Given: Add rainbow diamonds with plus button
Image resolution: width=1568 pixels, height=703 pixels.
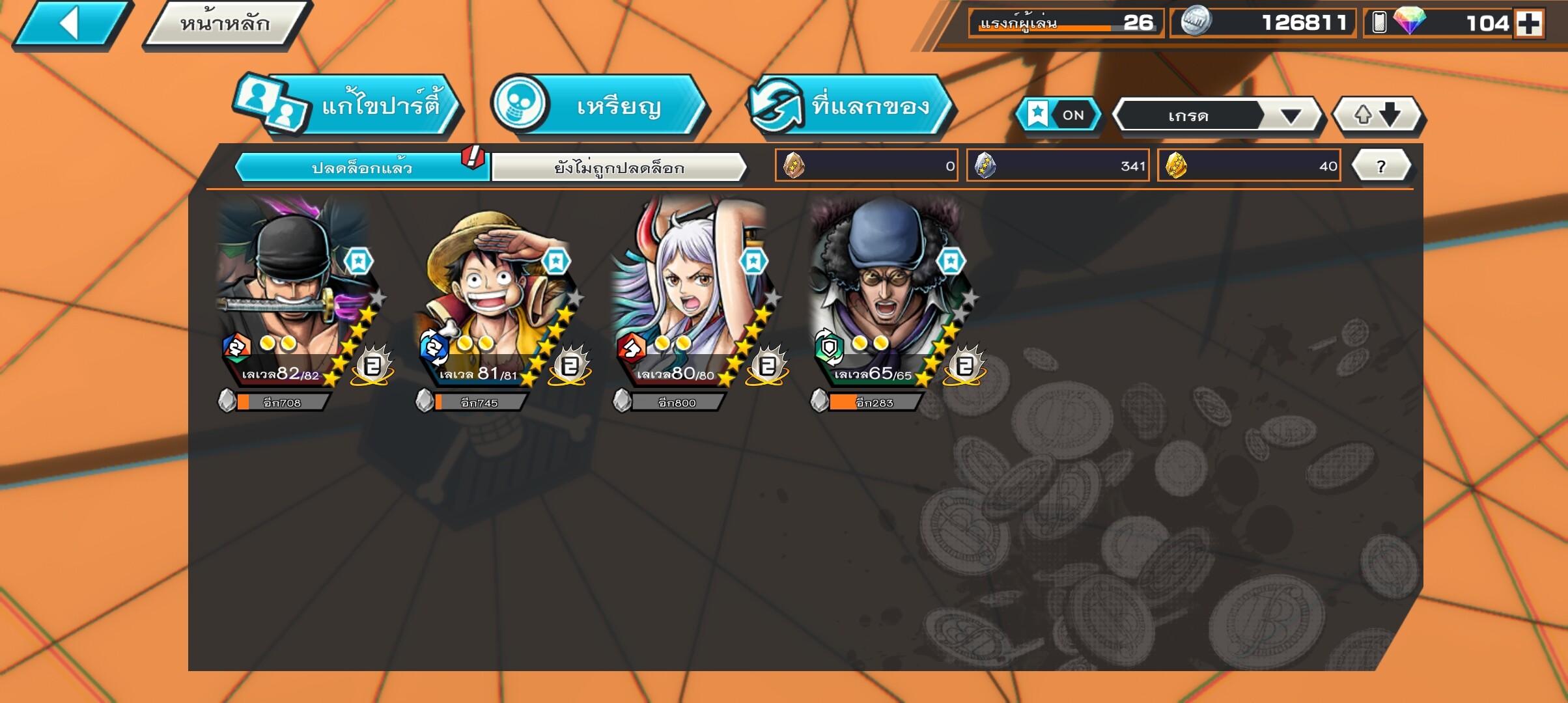Looking at the screenshot, I should click(x=1529, y=23).
